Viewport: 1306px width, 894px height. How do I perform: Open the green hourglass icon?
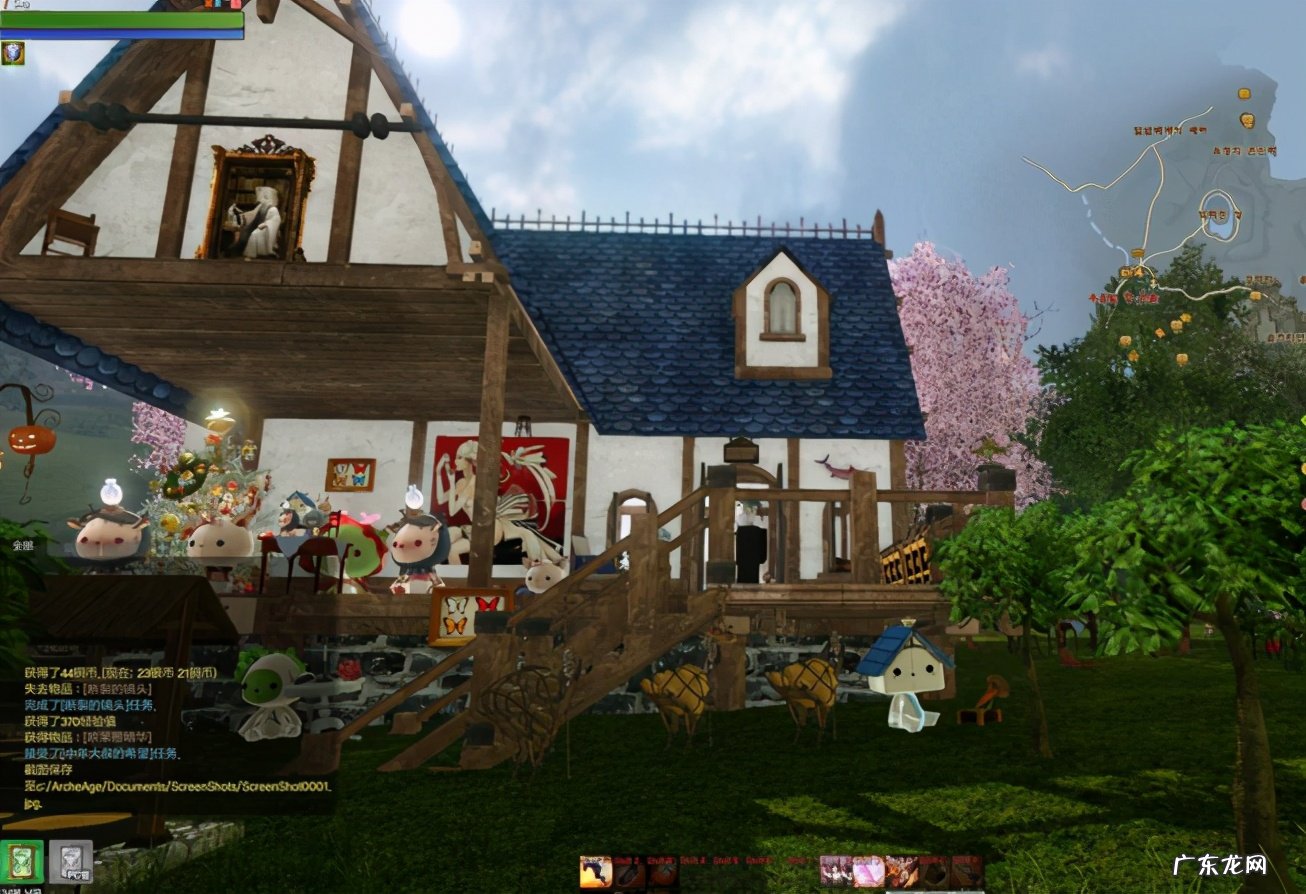(x=21, y=862)
